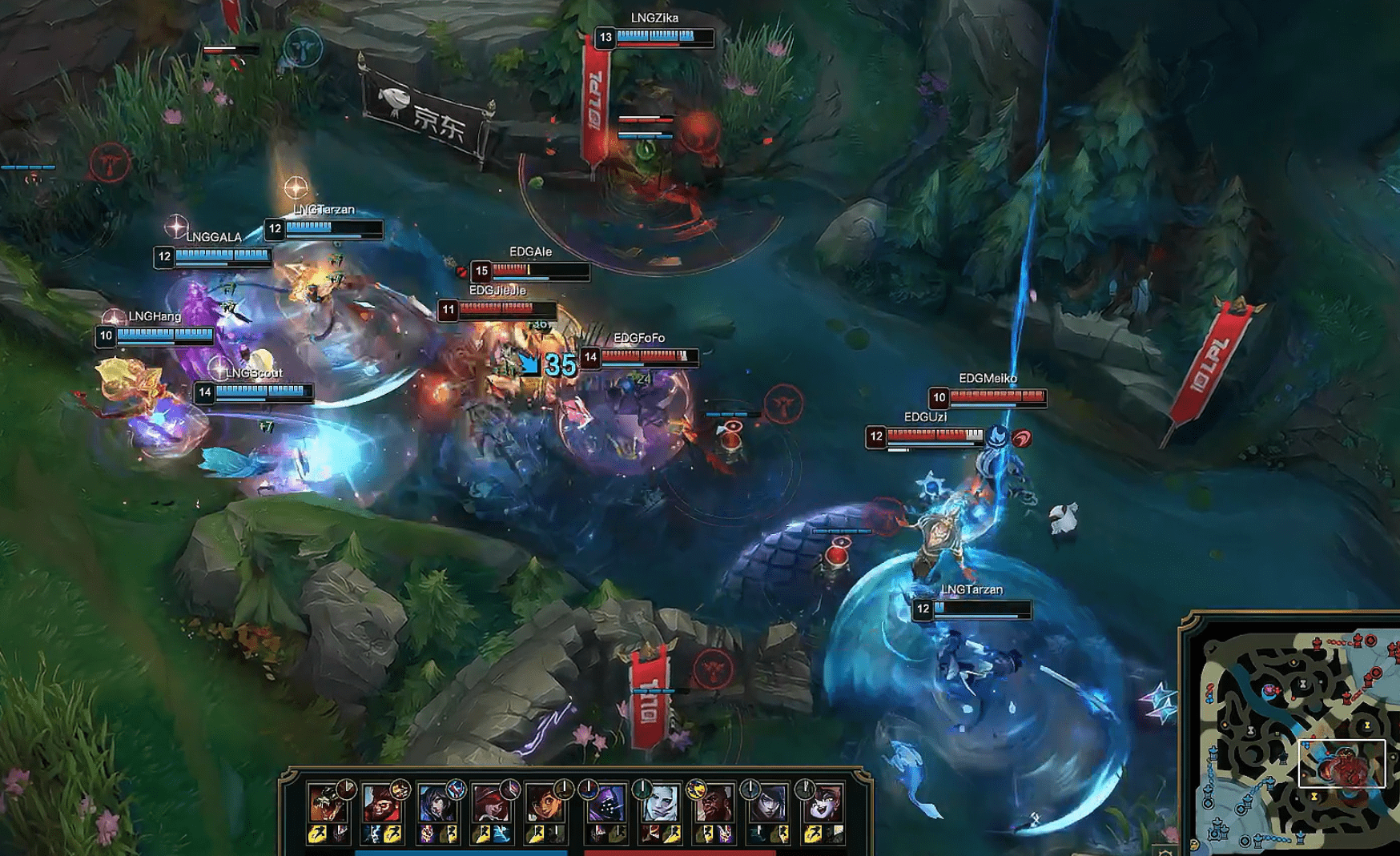
Task: Choose the dark-skinned bearded champion portrait
Action: [x=714, y=803]
